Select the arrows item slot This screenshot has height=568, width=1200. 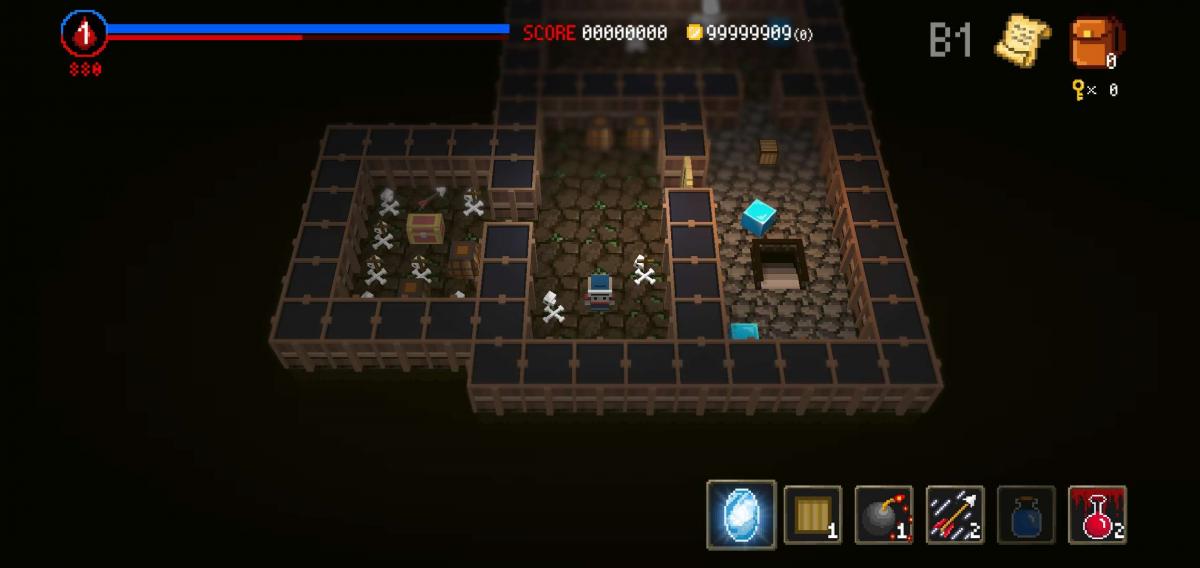955,515
